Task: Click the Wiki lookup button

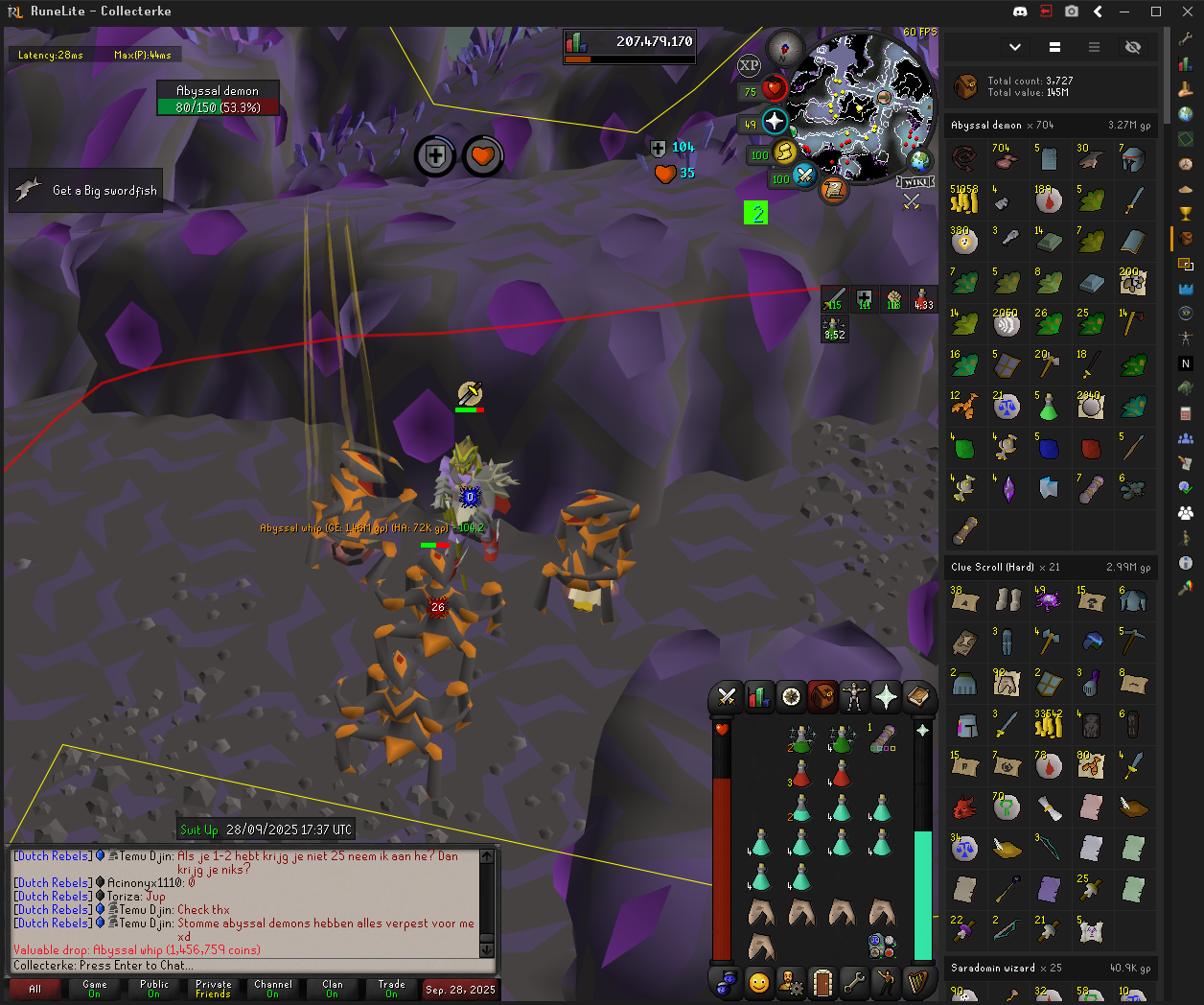Action: [915, 182]
